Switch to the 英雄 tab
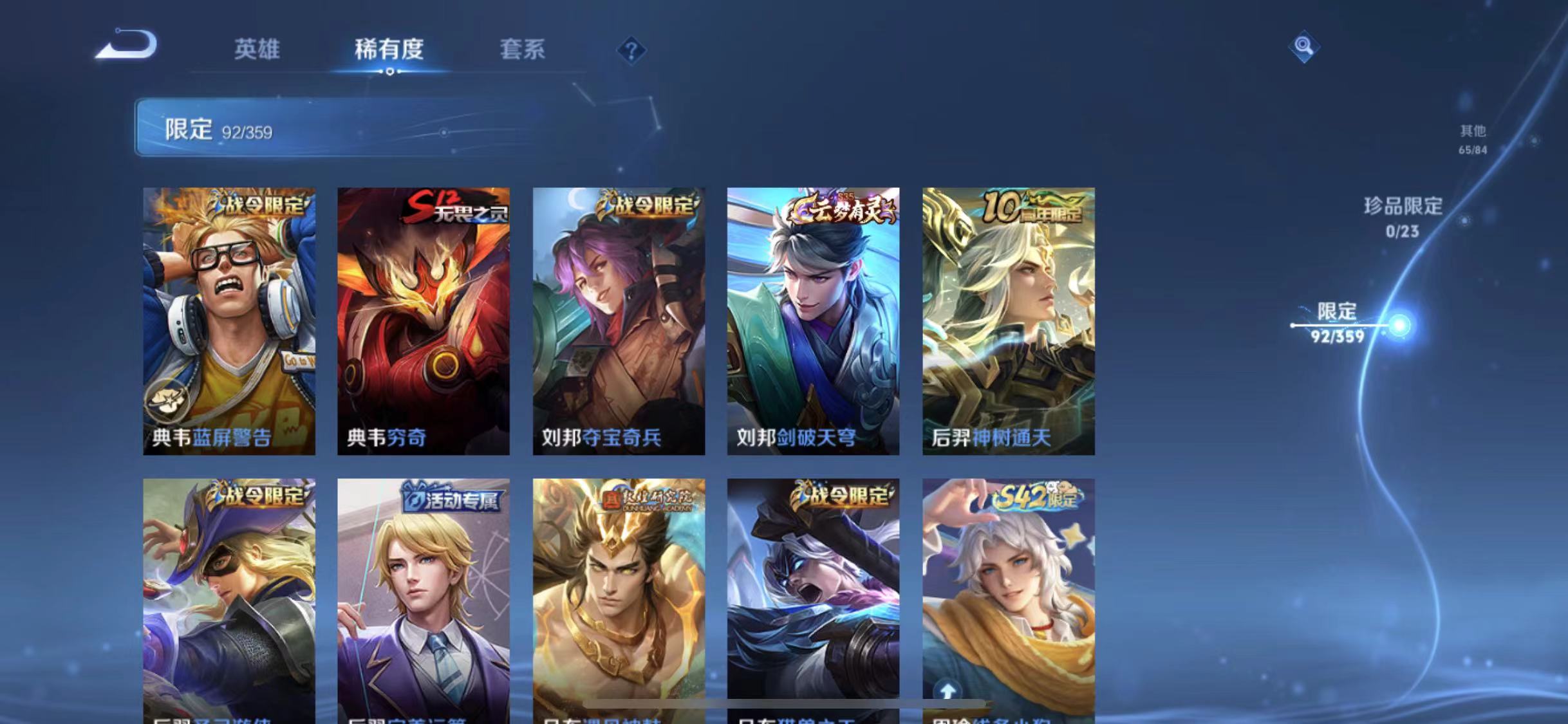1568x724 pixels. pos(257,50)
